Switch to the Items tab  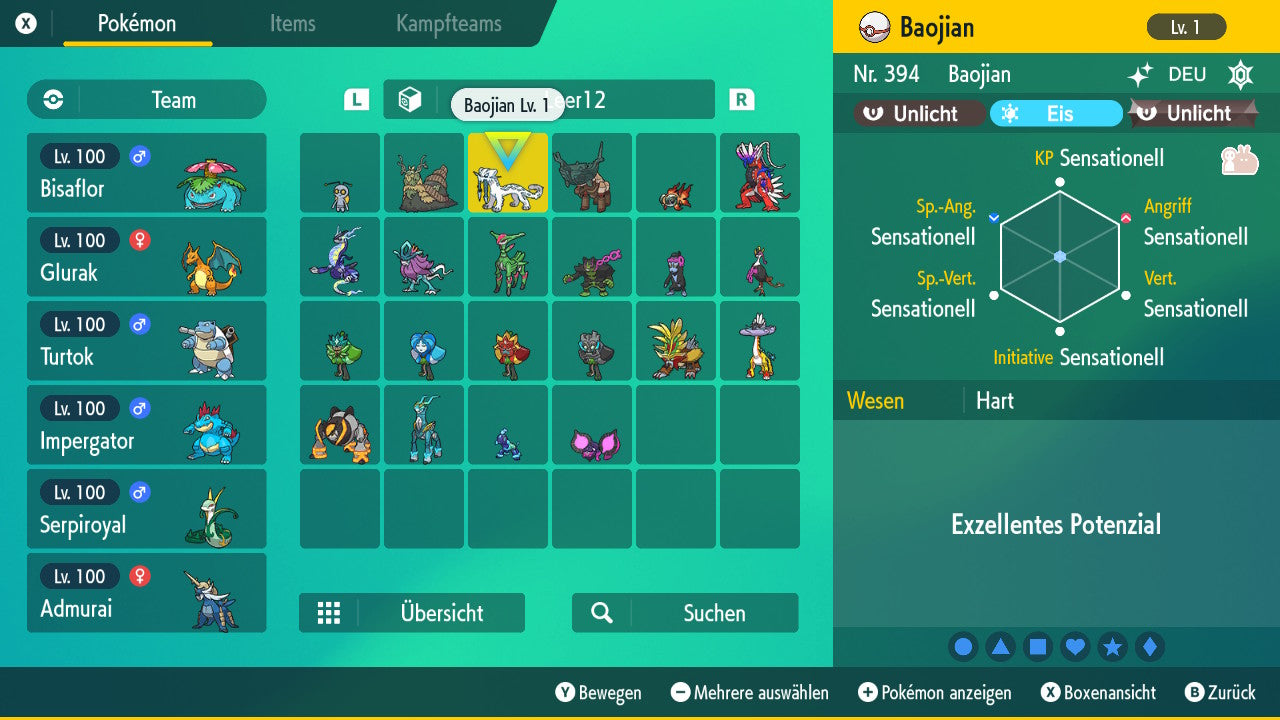click(x=292, y=24)
